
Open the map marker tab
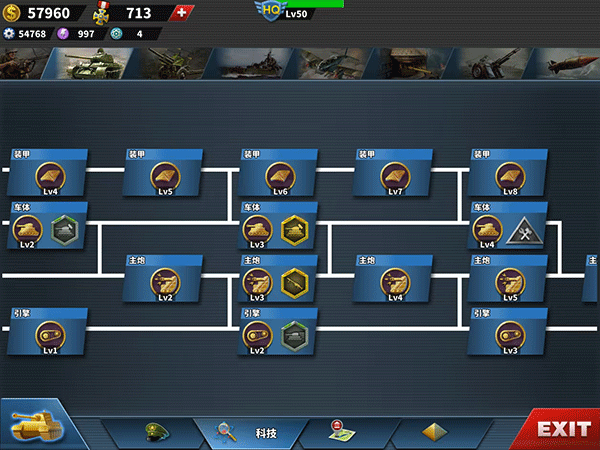pos(342,432)
